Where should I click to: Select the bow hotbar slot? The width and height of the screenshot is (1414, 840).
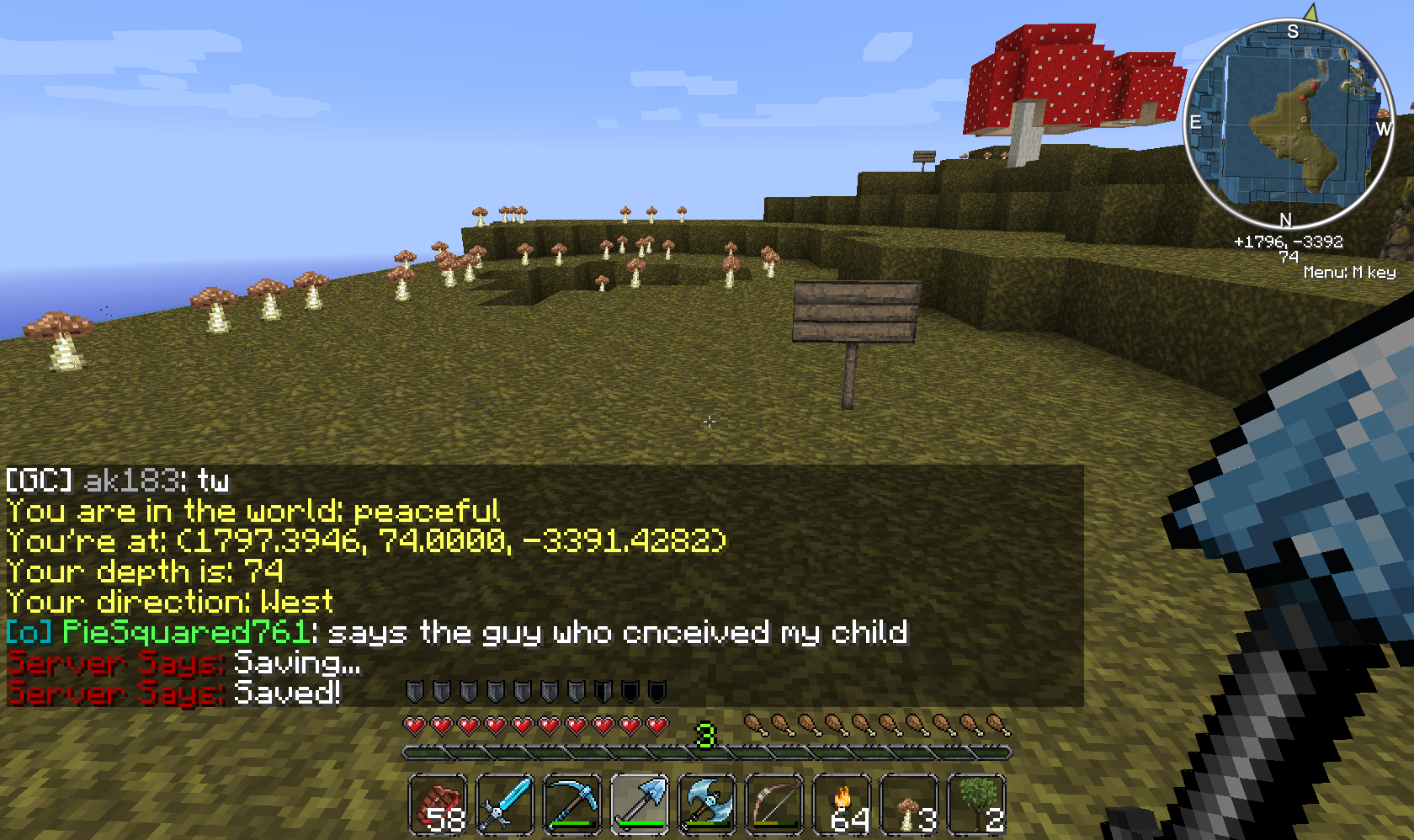[774, 805]
